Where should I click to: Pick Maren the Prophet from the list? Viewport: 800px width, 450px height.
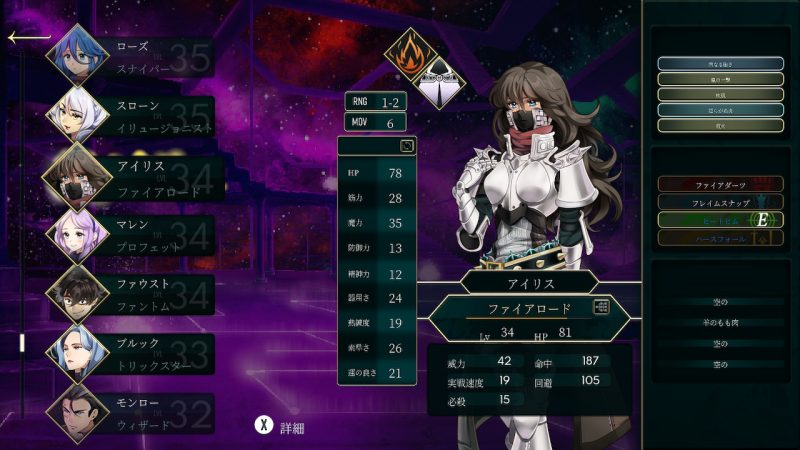(x=130, y=234)
